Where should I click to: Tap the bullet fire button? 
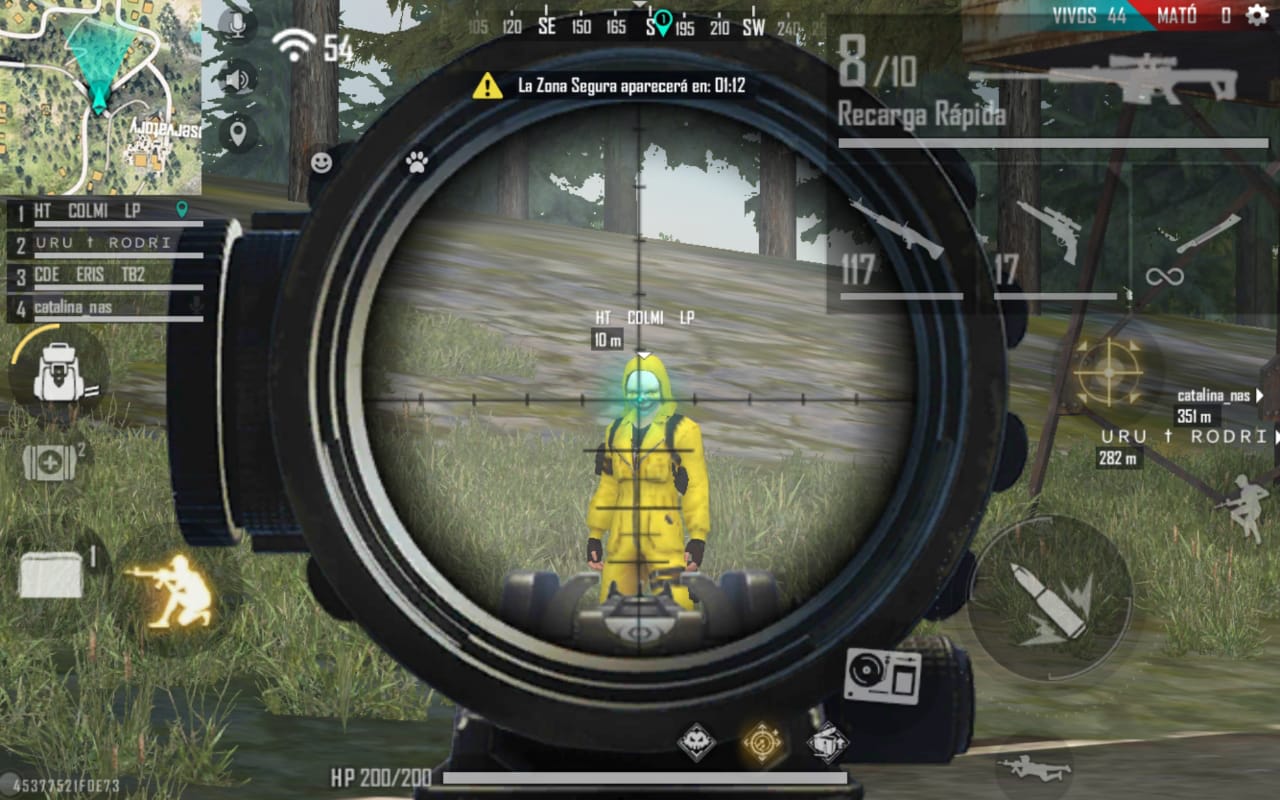(x=1050, y=600)
